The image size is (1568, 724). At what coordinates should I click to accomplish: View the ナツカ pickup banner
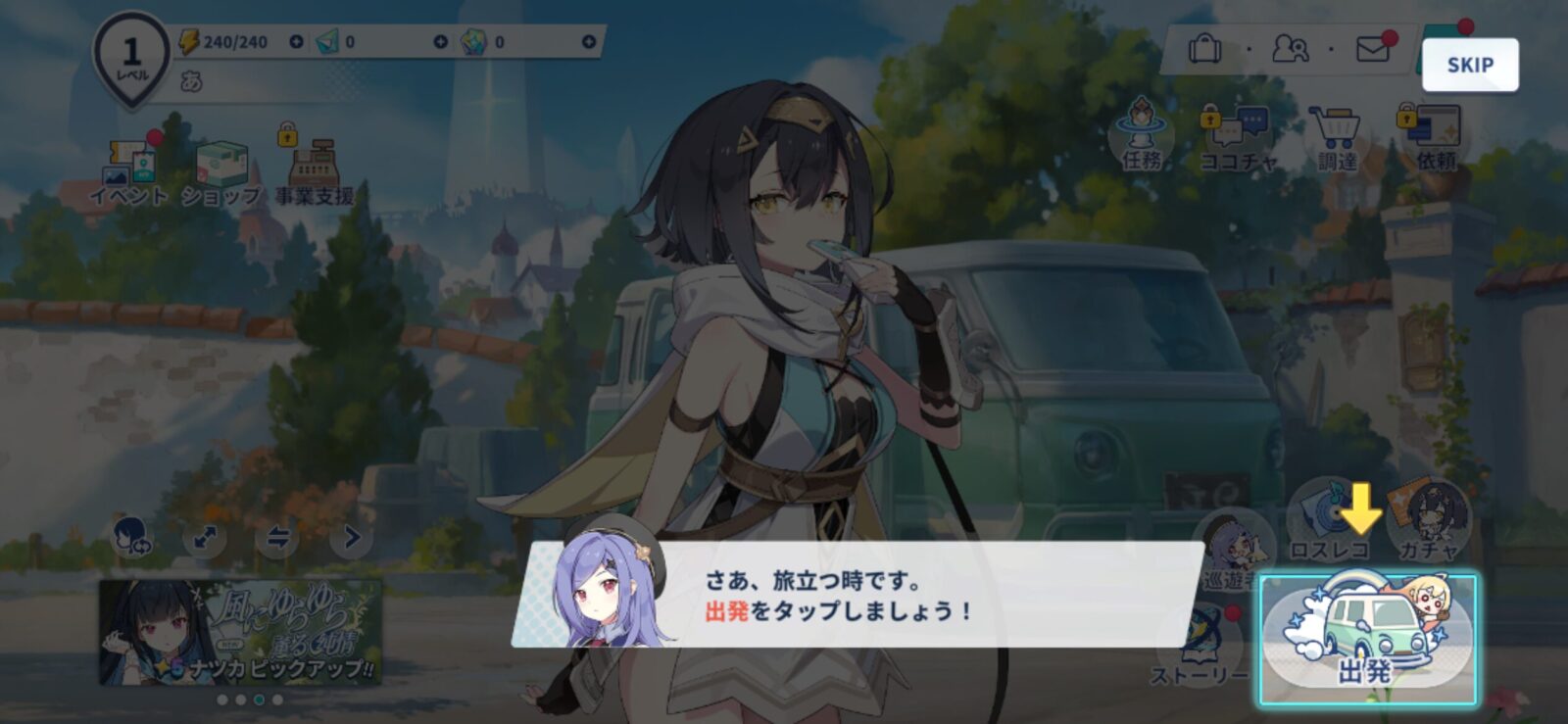[240, 632]
